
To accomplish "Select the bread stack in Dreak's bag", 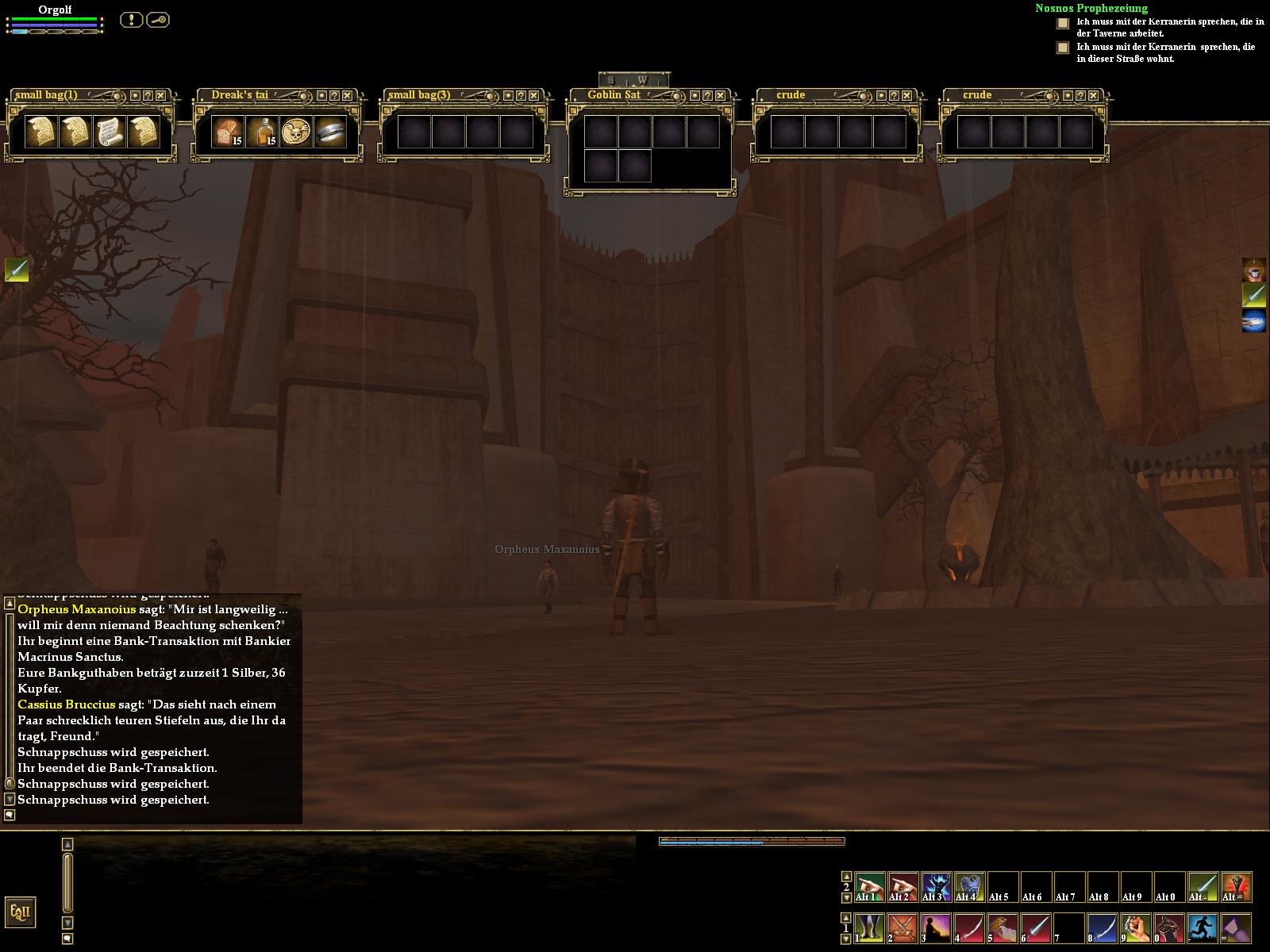I will tap(228, 132).
